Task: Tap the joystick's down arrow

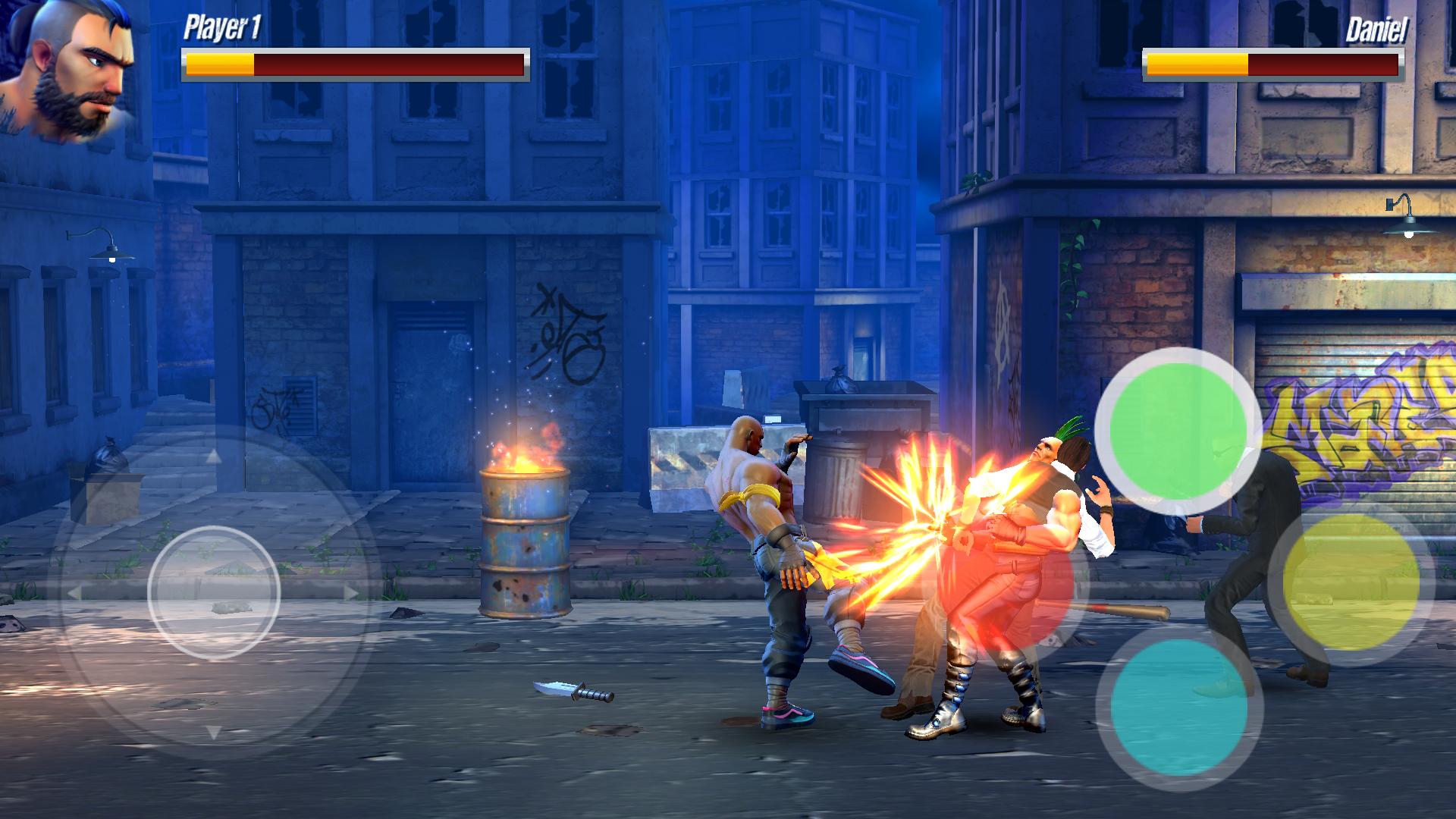Action: (214, 732)
